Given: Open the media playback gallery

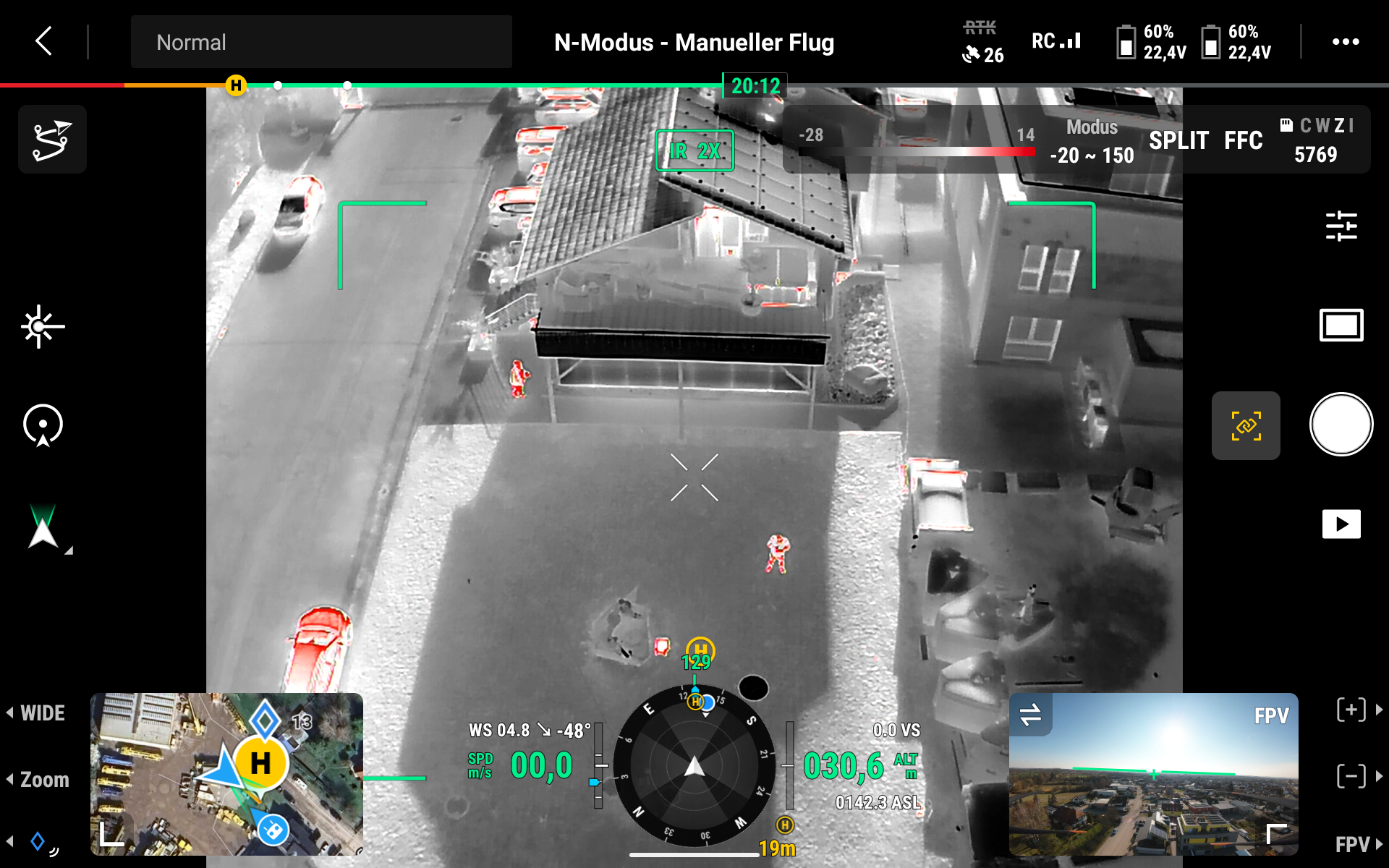Looking at the screenshot, I should [1341, 524].
